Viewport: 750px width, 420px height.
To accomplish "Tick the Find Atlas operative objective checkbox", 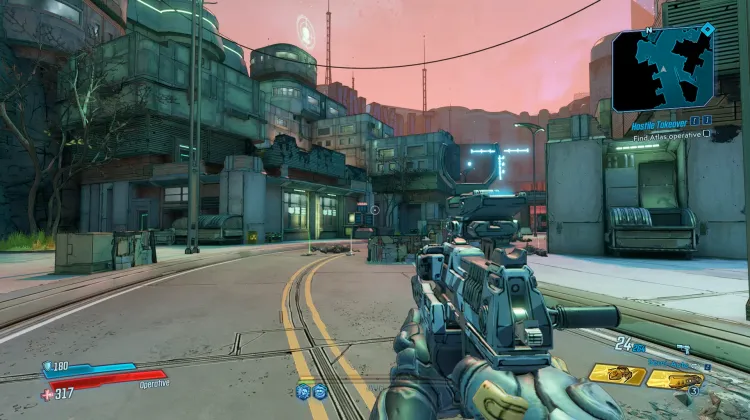I will click(707, 133).
